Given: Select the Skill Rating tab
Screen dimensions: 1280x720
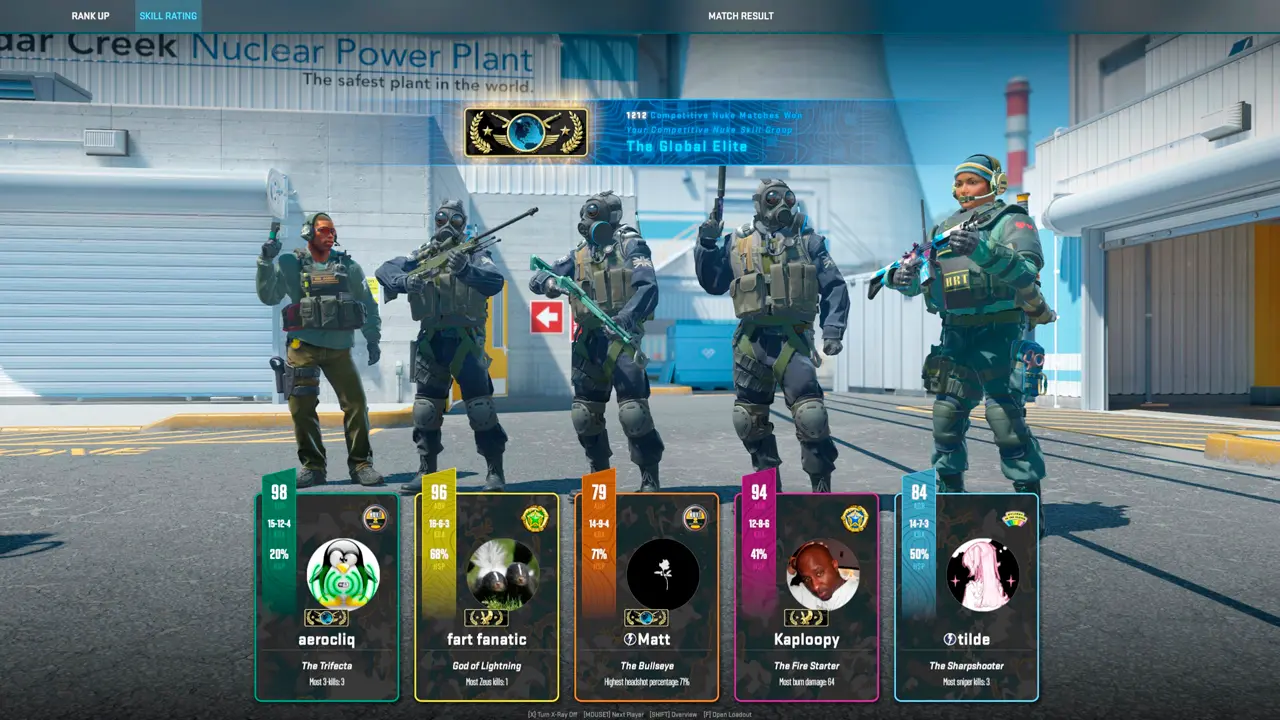Looking at the screenshot, I should pos(167,16).
